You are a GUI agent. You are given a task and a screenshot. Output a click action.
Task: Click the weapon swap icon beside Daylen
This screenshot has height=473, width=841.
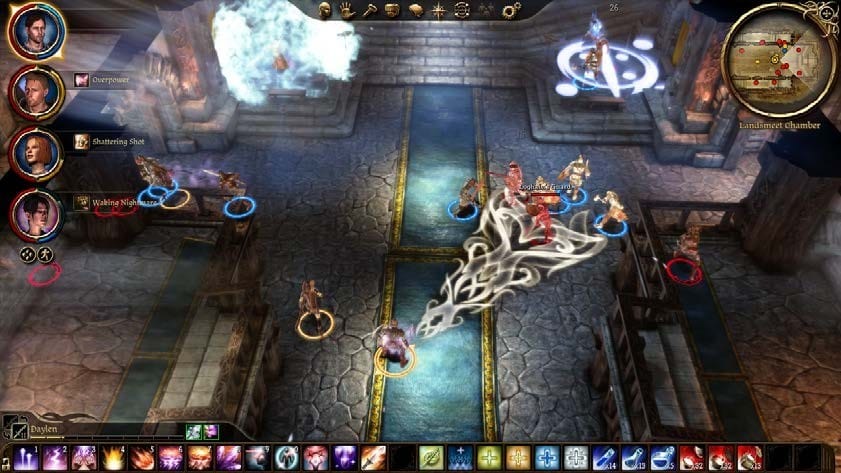[11, 429]
